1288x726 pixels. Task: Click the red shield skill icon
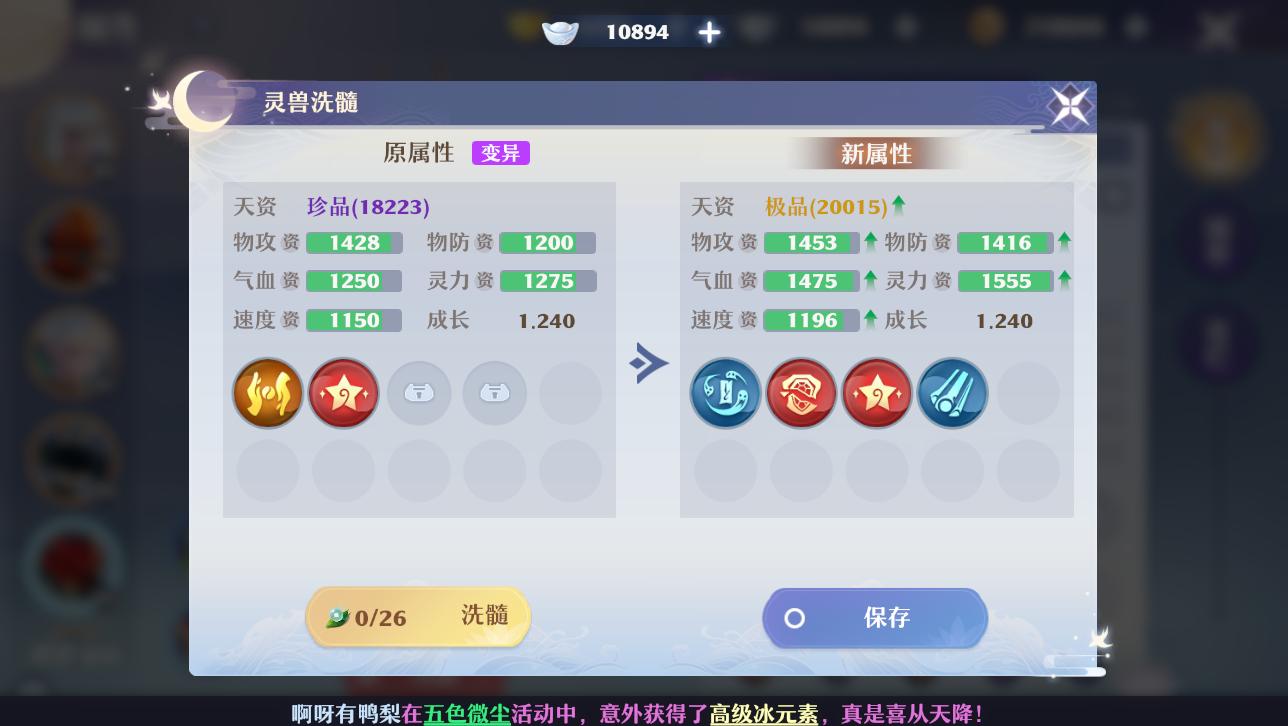pyautogui.click(x=801, y=393)
